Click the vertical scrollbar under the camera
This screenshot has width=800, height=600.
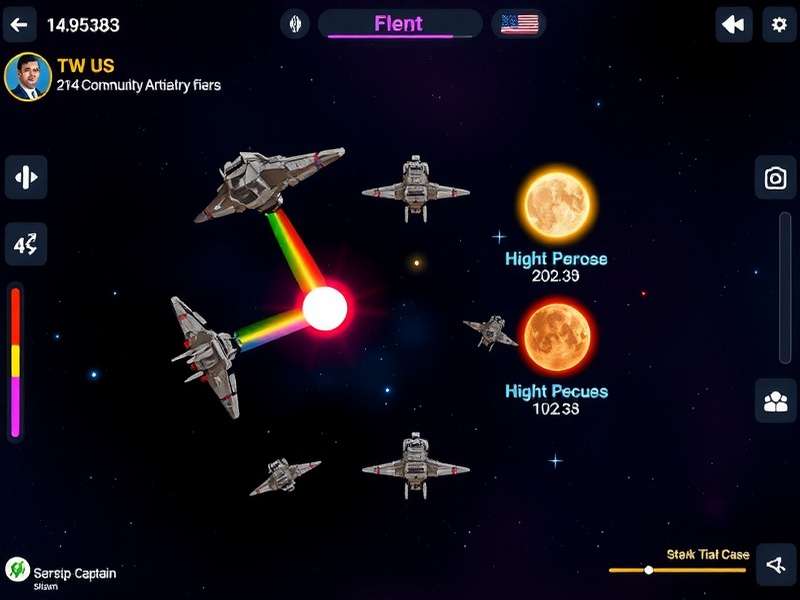pyautogui.click(x=785, y=285)
